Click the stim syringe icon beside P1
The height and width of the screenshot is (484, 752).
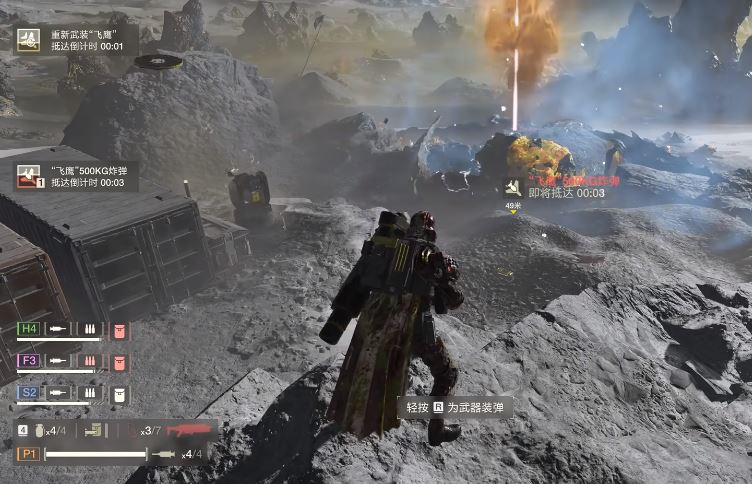pos(164,455)
